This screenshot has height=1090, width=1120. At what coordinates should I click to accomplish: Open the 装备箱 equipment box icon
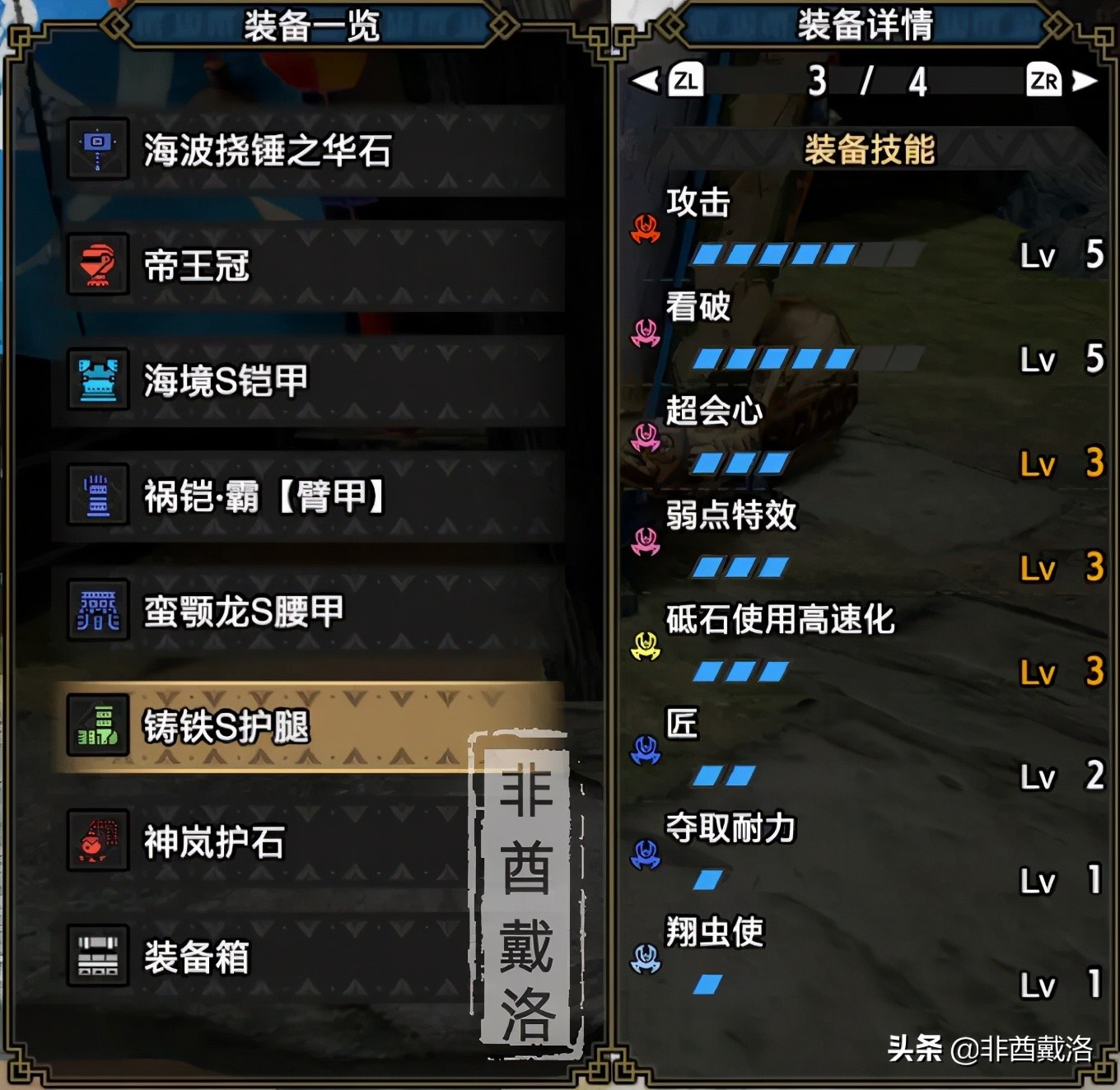(x=99, y=957)
